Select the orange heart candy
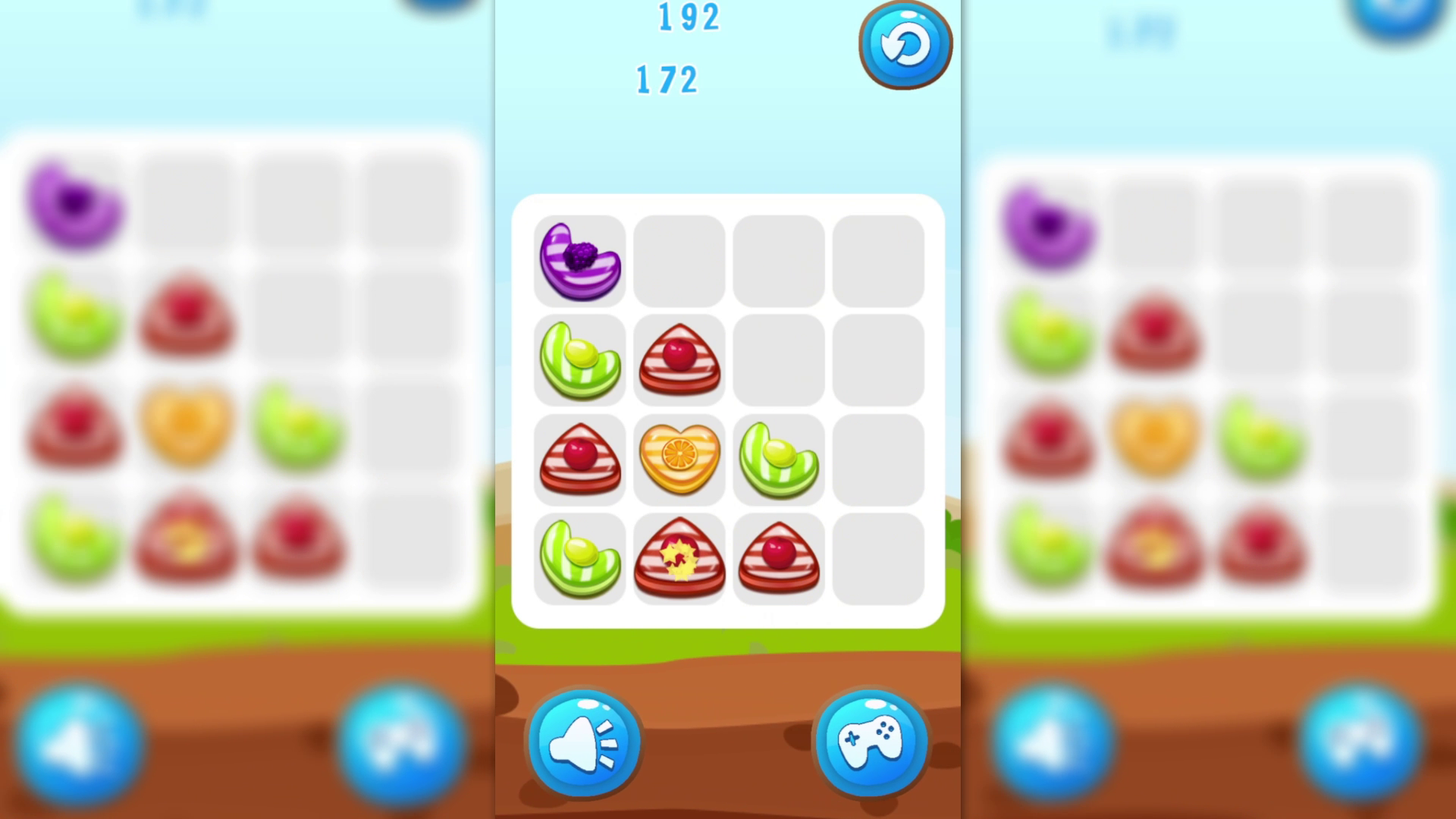This screenshot has height=819, width=1456. [x=680, y=459]
